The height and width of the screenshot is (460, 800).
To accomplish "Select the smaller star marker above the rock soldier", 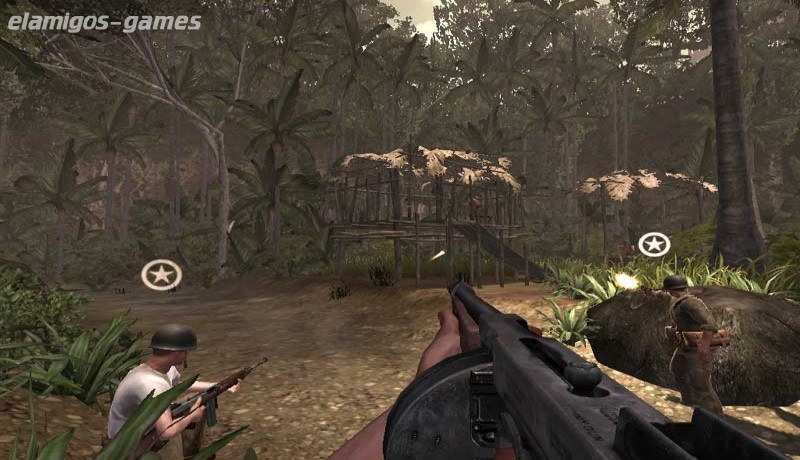I will tap(654, 244).
